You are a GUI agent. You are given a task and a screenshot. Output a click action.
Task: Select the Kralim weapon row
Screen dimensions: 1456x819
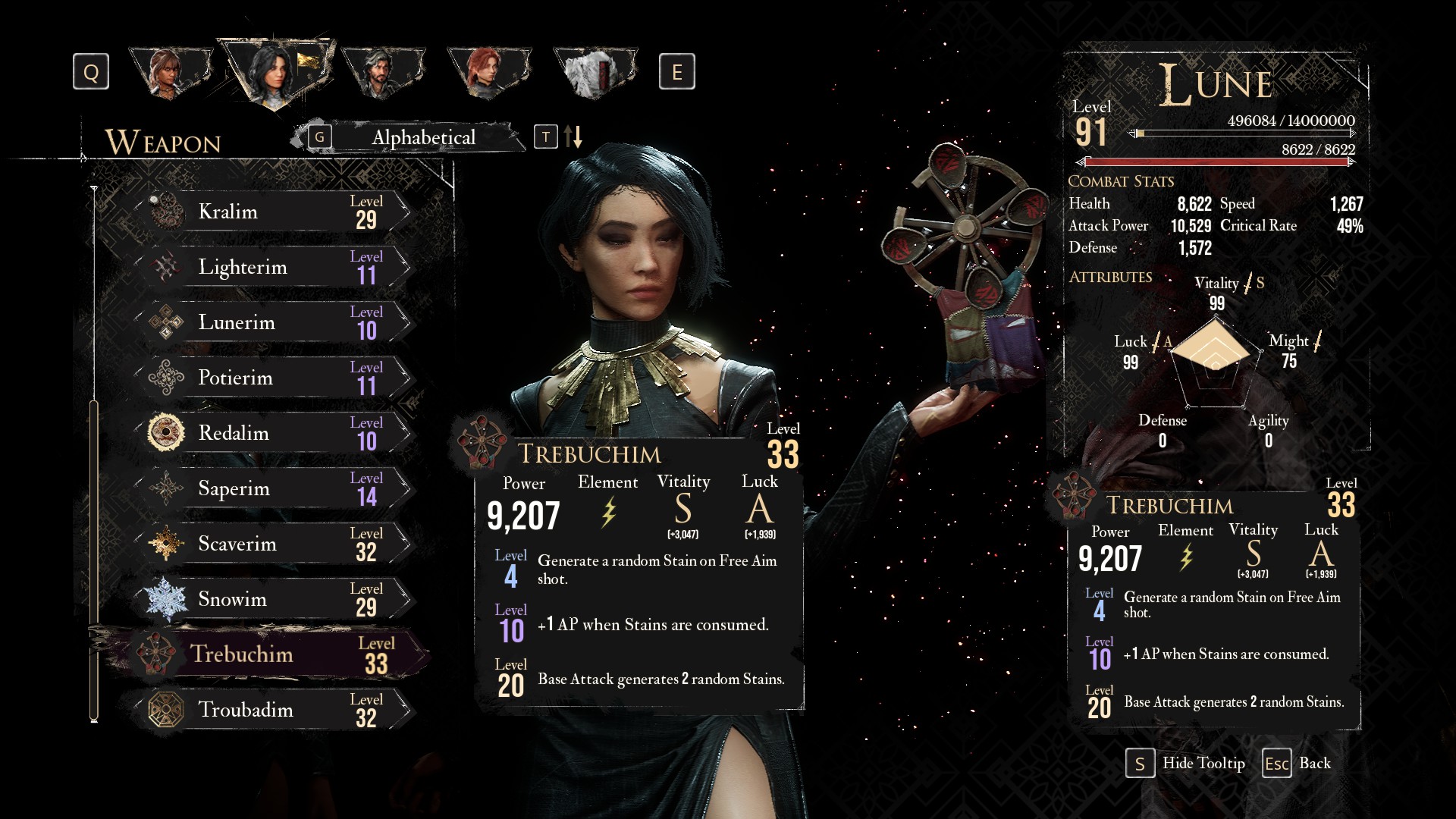(273, 212)
